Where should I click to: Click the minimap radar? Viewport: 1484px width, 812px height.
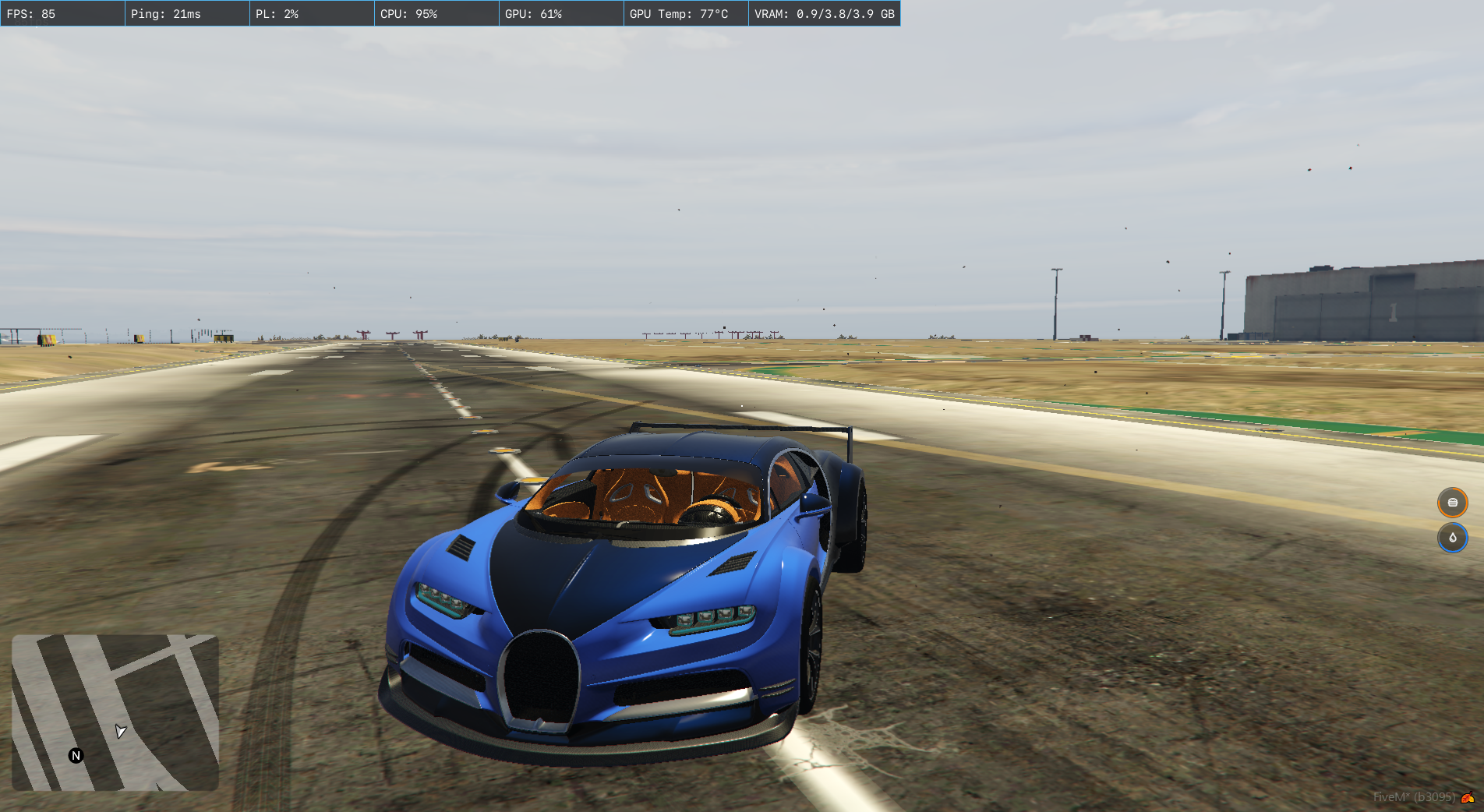[115, 712]
